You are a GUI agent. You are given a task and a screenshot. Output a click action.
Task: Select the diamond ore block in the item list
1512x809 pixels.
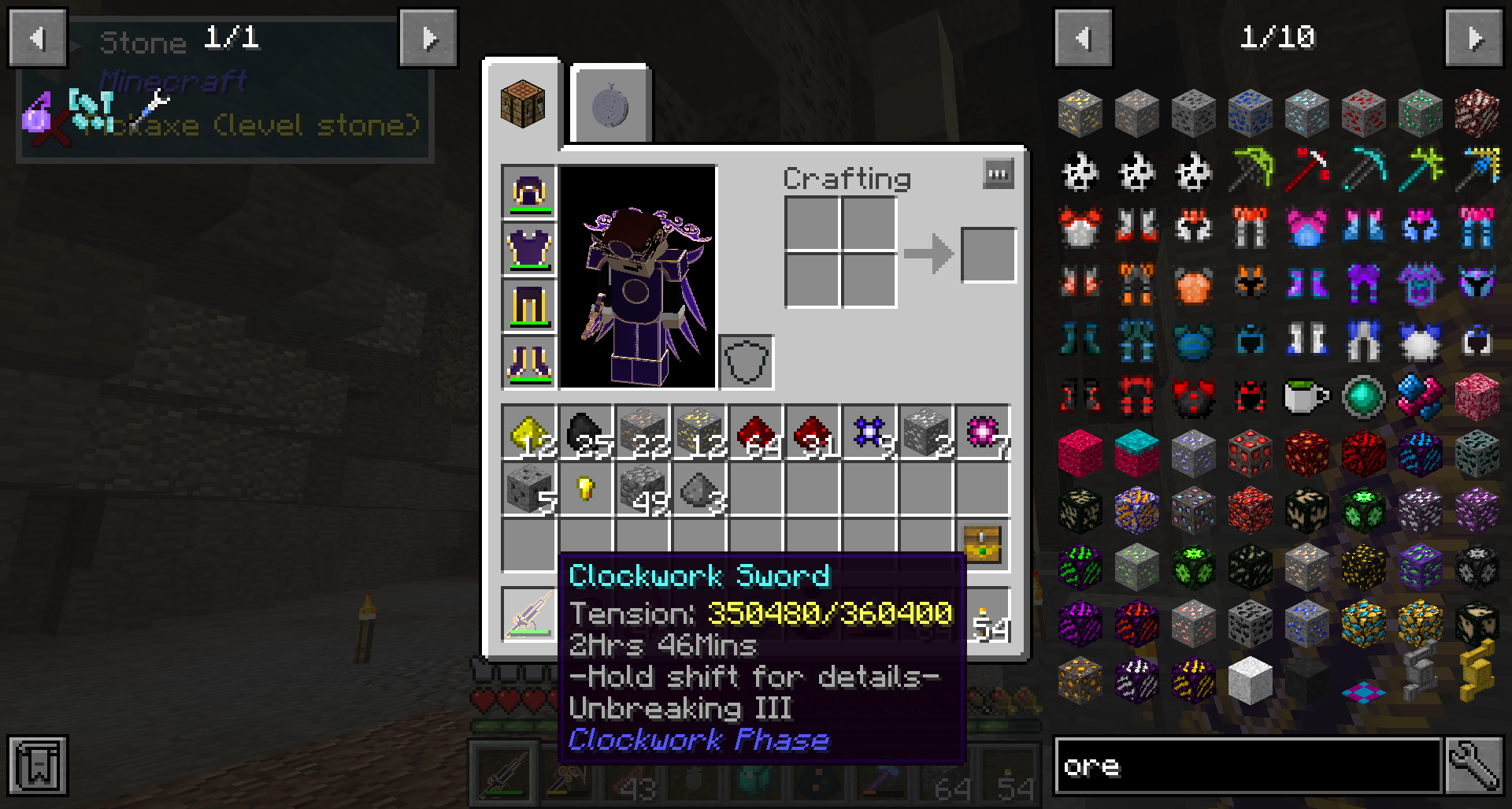point(1306,112)
